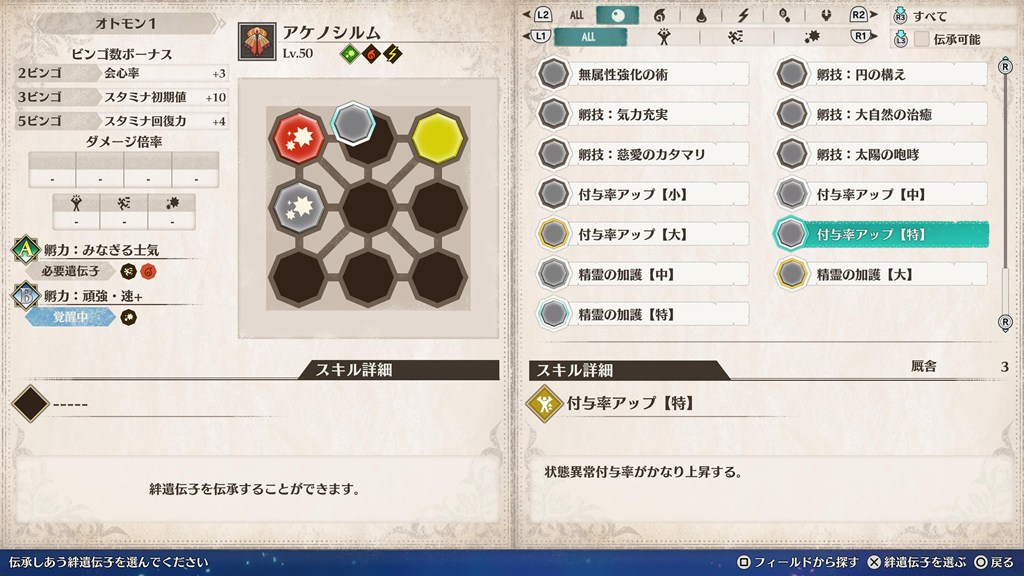
Task: Switch to the thunder element filter tab
Action: 743,15
